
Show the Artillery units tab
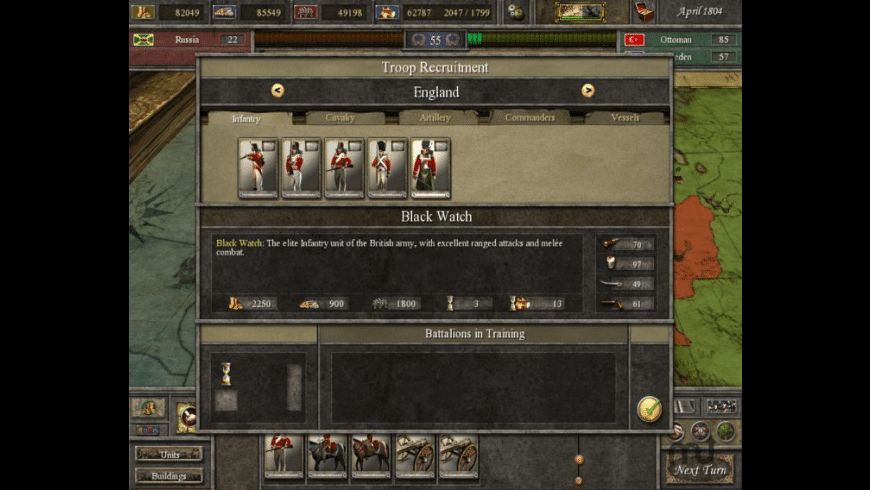pyautogui.click(x=435, y=118)
